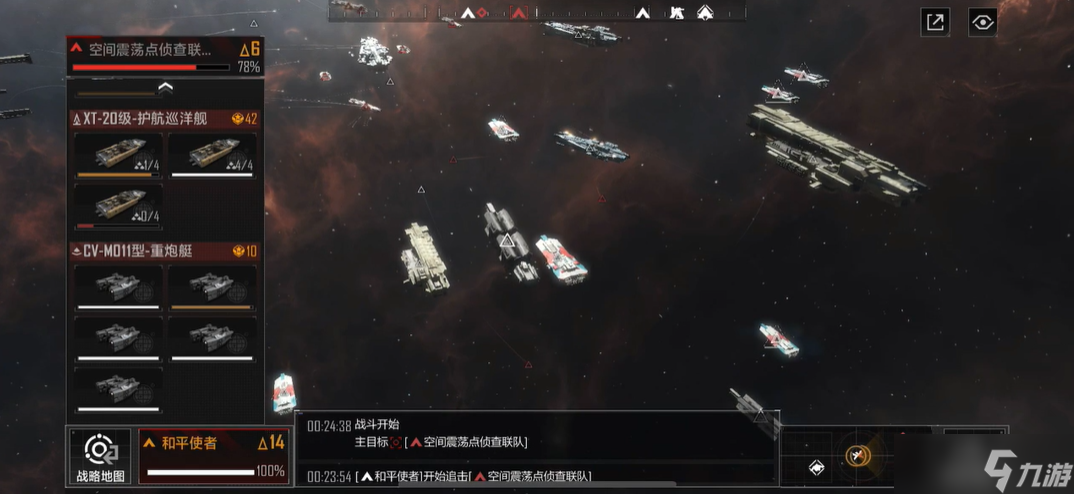
Task: Select the CV-M011型 重炮艇 group row
Action: pos(165,251)
